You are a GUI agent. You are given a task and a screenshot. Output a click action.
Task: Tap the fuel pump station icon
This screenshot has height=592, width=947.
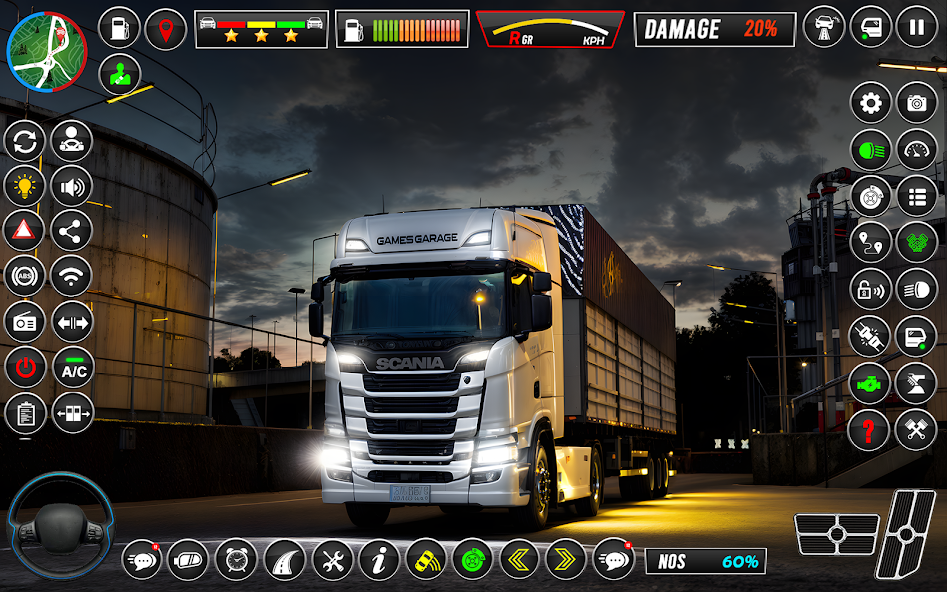pos(120,29)
